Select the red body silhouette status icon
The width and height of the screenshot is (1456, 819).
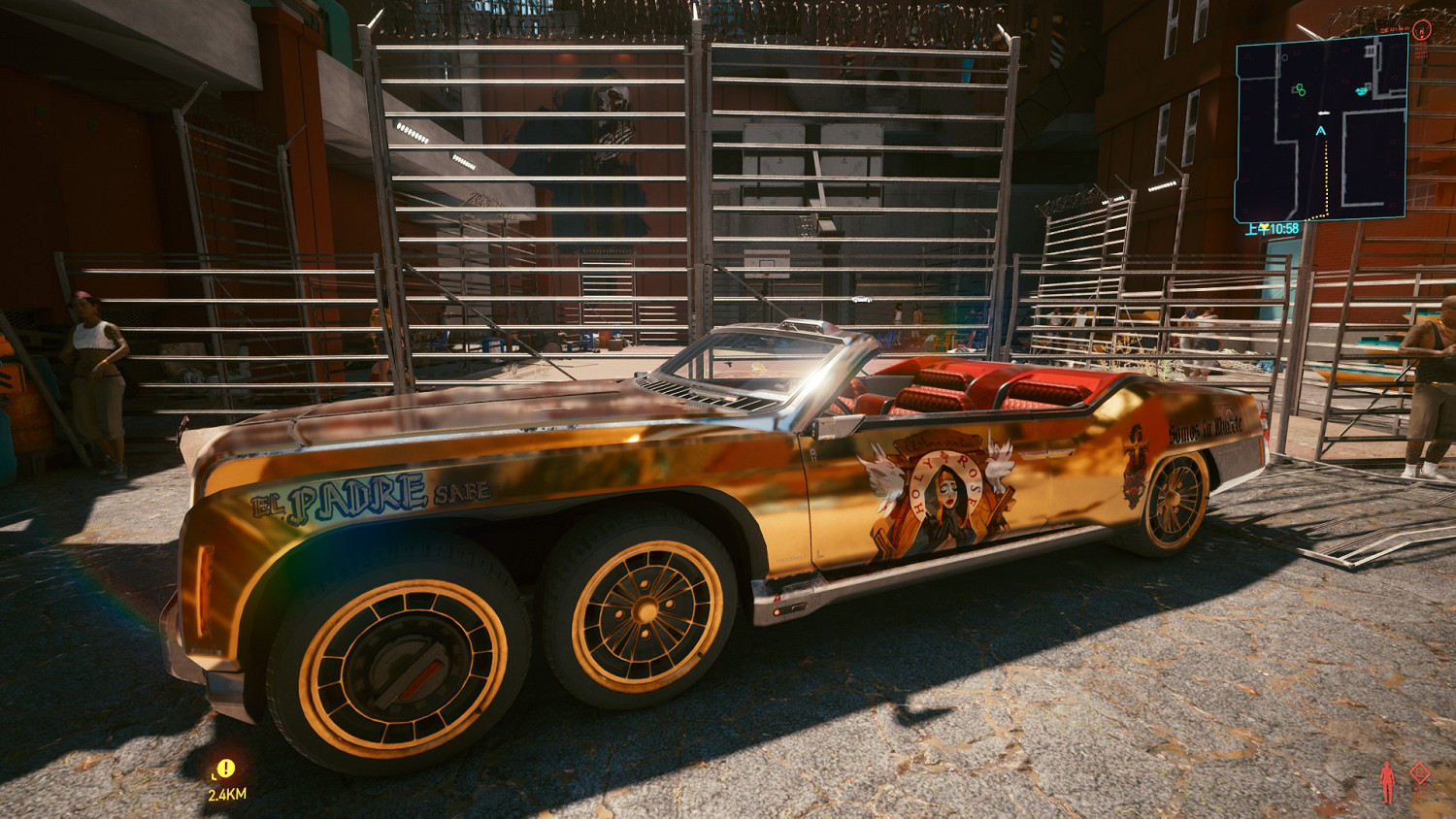coord(1388,781)
